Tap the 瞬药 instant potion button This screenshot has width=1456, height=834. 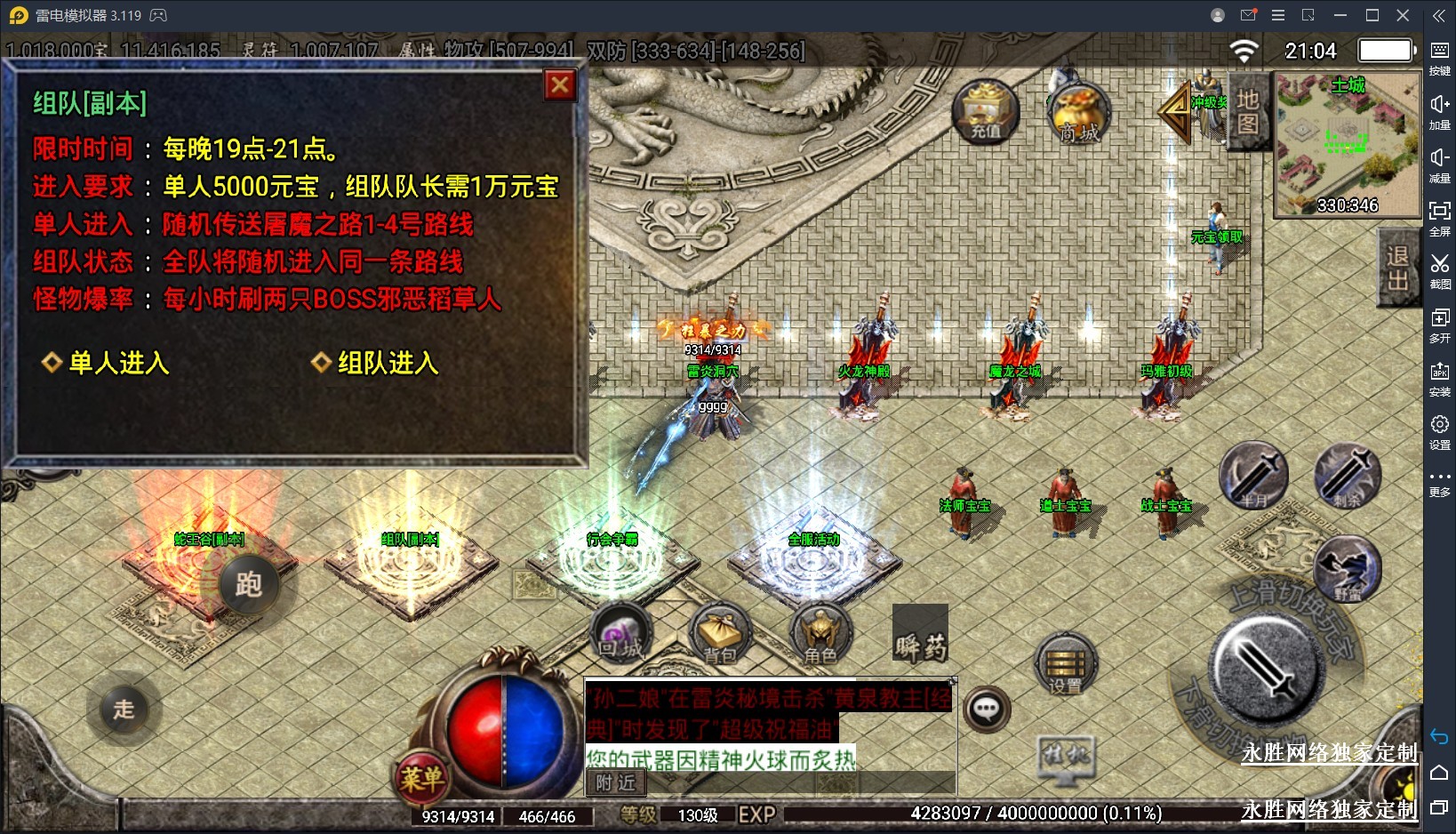920,635
